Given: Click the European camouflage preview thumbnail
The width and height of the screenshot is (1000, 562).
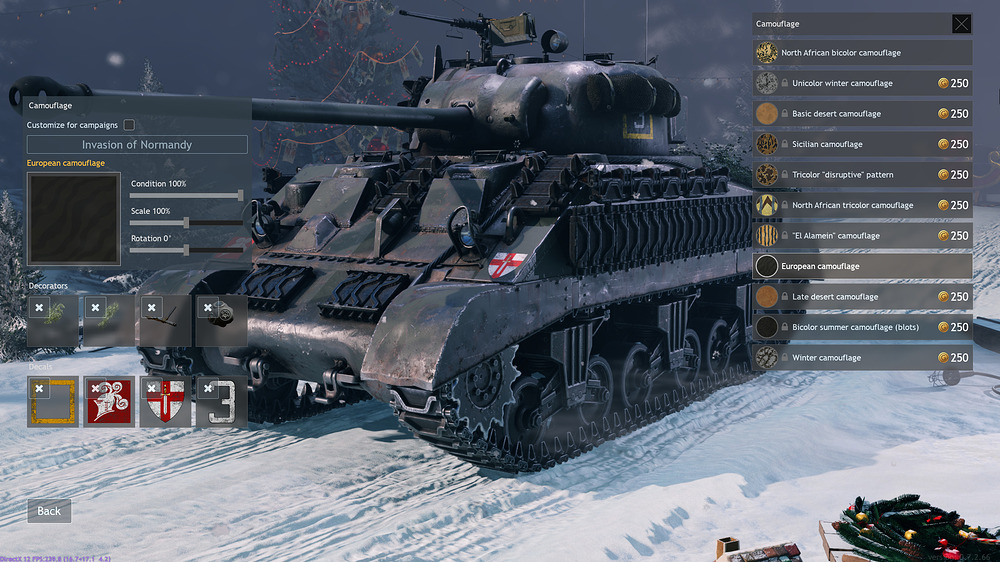Looking at the screenshot, I should (61, 217).
